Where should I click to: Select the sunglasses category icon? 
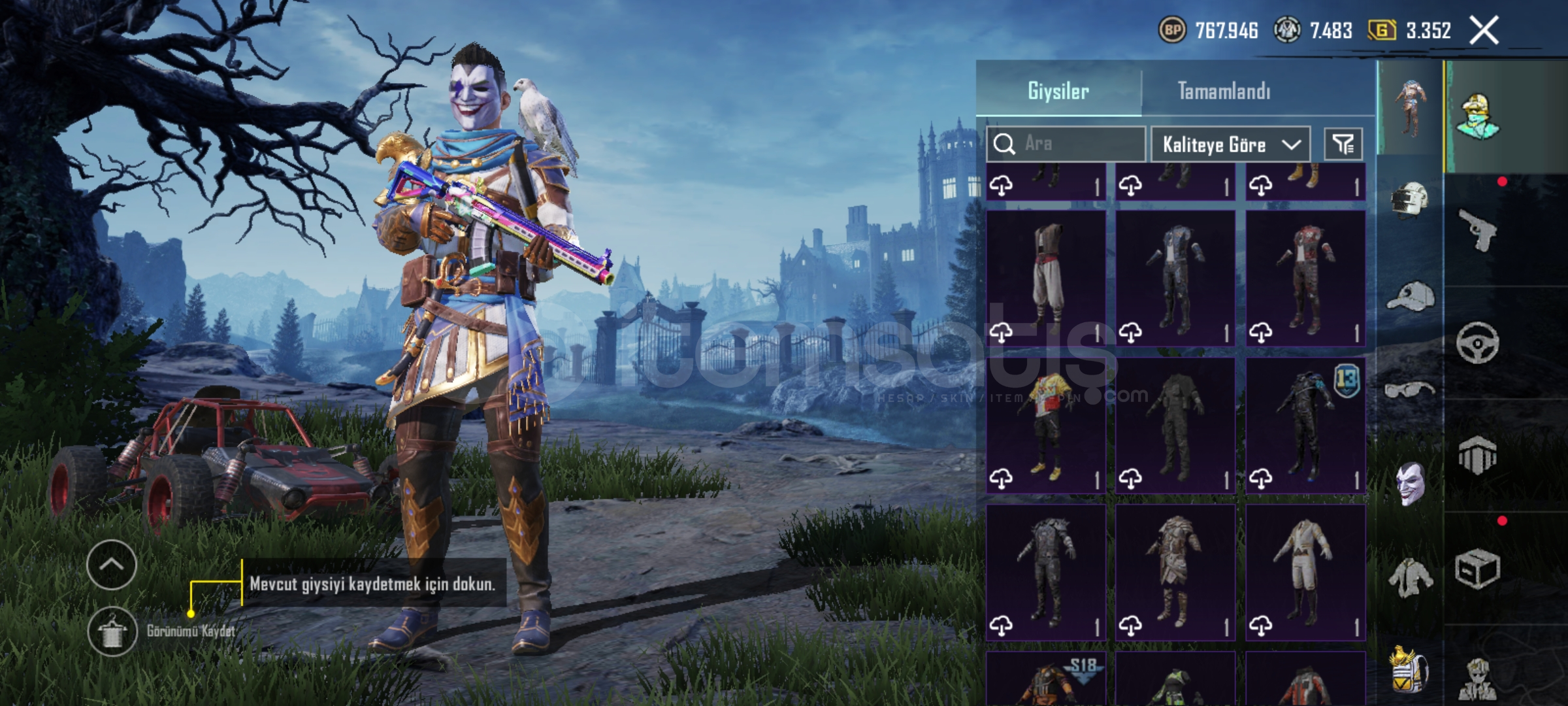(1410, 391)
